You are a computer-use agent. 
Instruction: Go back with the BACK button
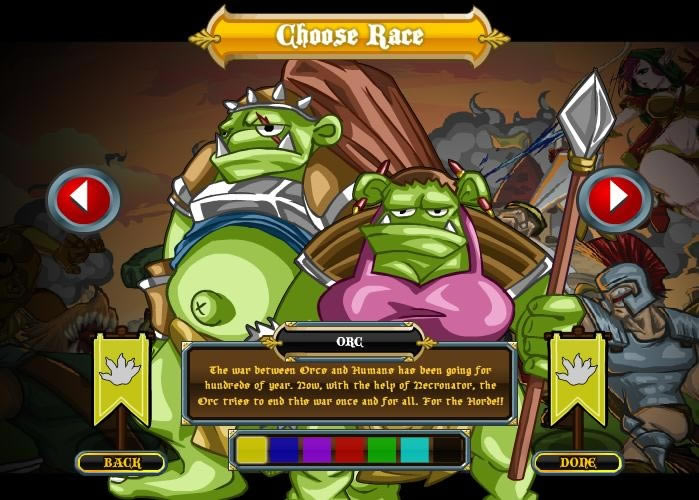pyautogui.click(x=121, y=462)
